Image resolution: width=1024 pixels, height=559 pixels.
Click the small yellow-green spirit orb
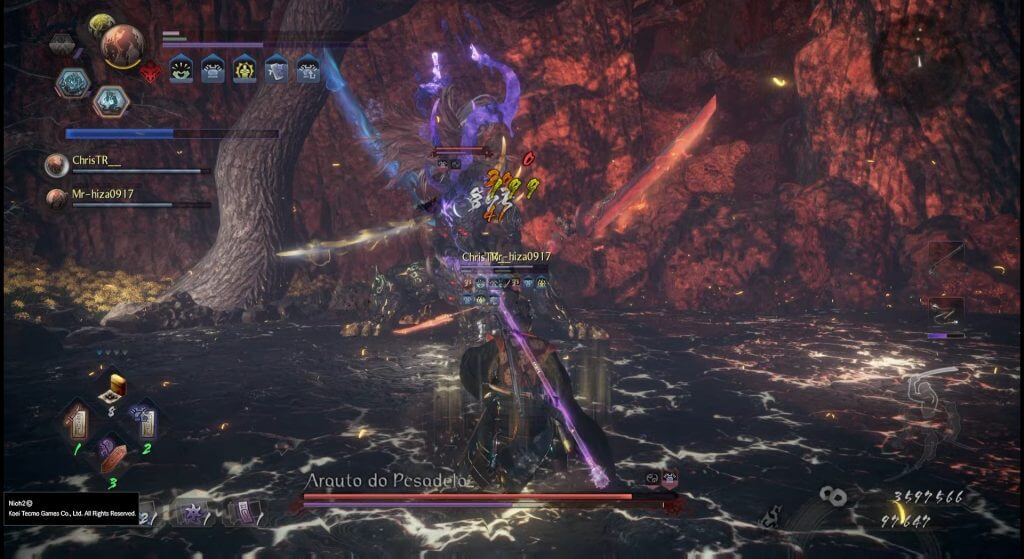[x=100, y=25]
